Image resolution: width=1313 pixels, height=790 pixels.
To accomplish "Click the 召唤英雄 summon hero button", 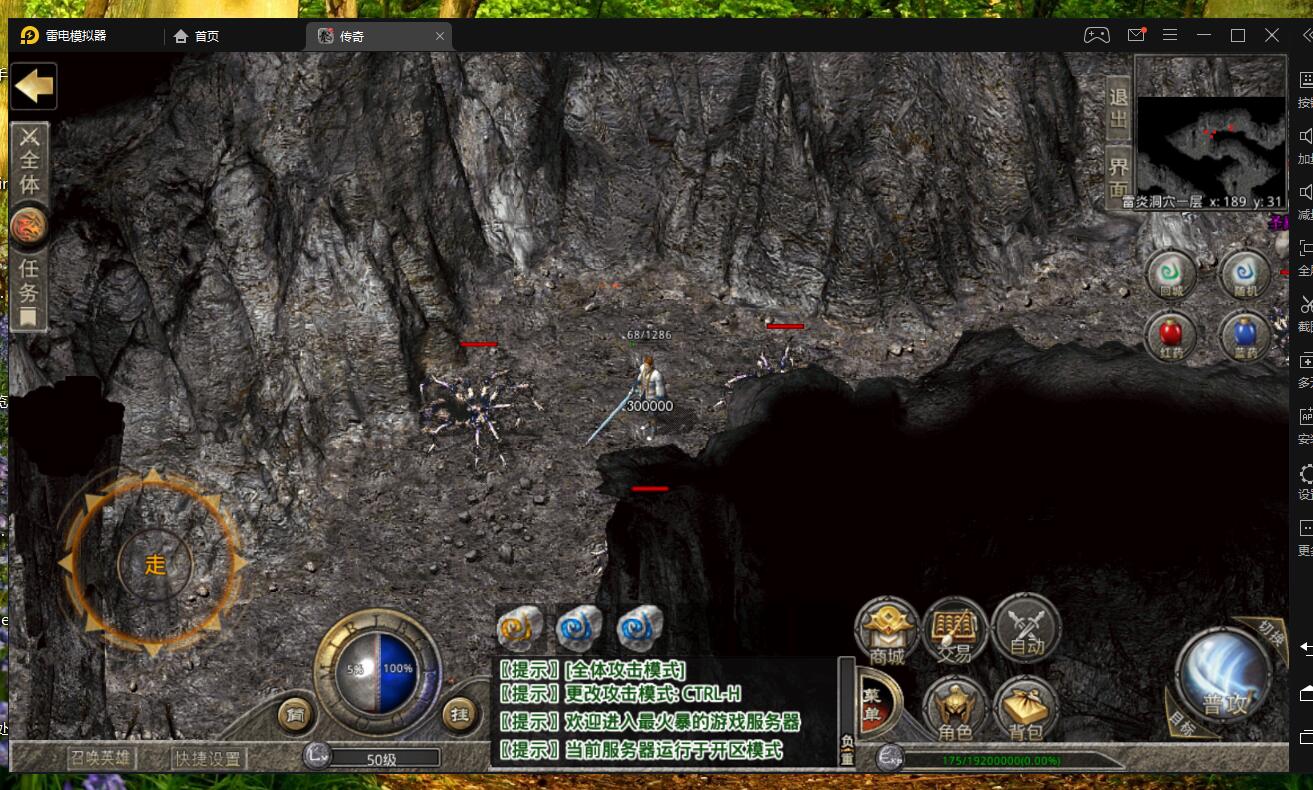I will click(101, 758).
